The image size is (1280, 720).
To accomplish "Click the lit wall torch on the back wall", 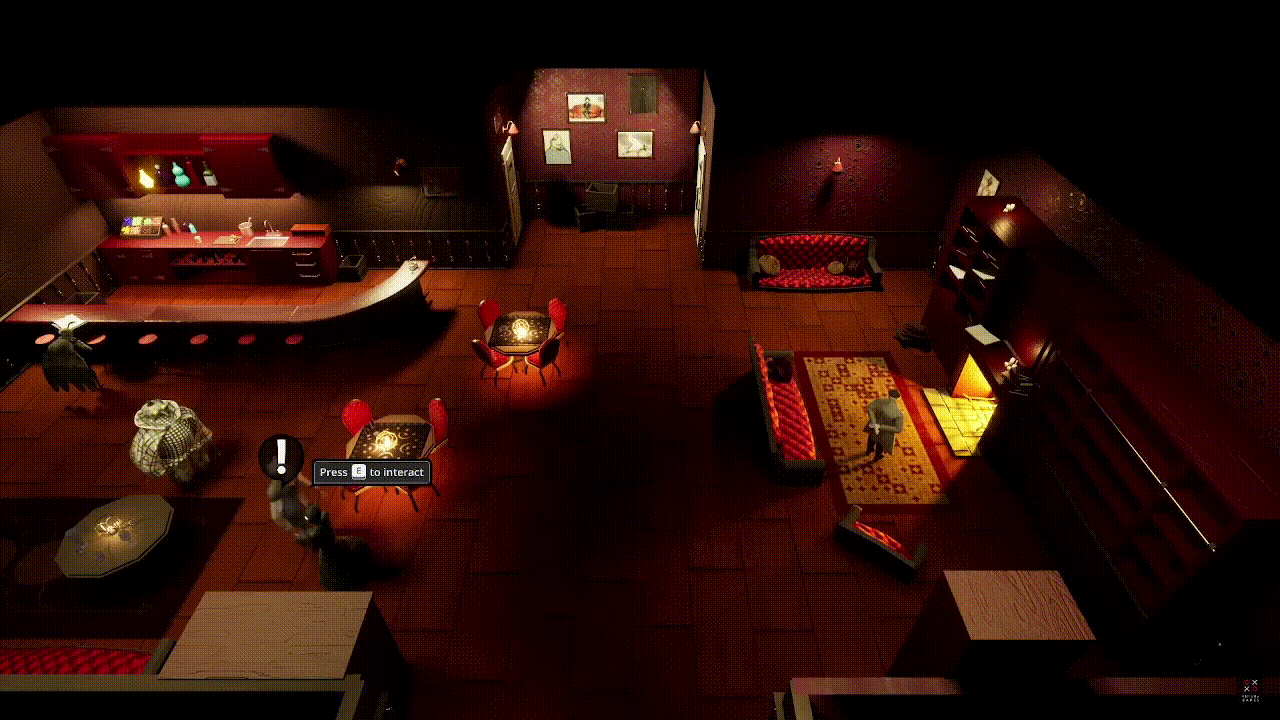I will coord(836,163).
